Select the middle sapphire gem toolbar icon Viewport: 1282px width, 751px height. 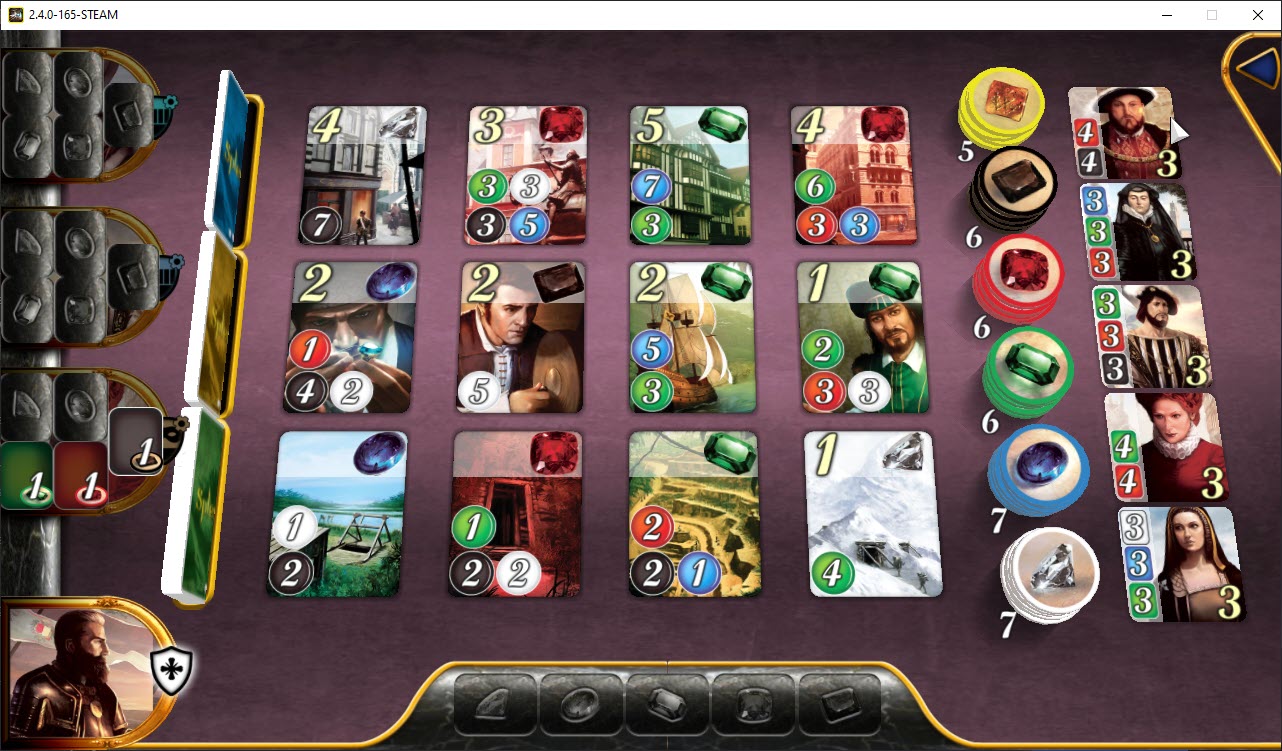click(668, 703)
